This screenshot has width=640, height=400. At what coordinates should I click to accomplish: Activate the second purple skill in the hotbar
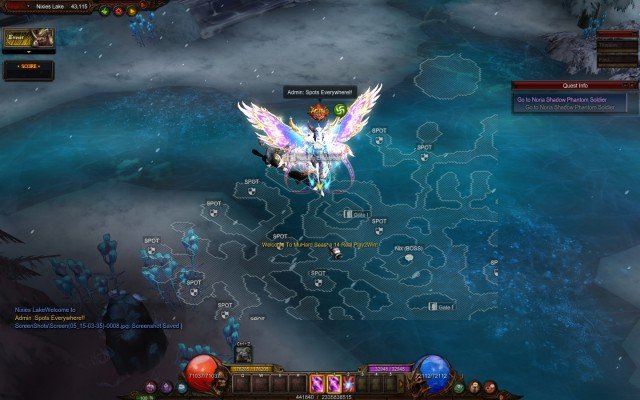click(x=333, y=383)
